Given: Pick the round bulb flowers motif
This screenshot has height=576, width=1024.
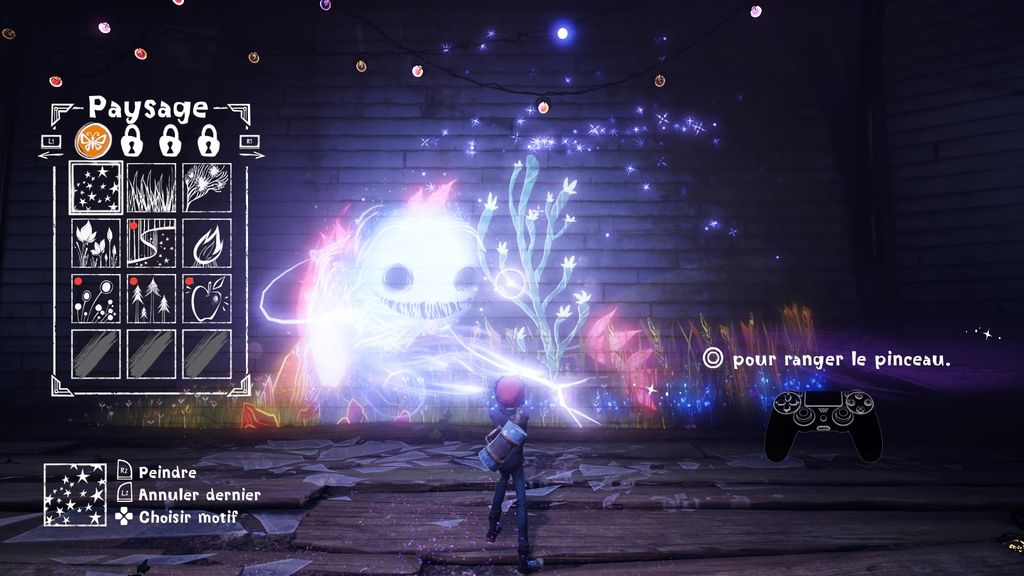Looking at the screenshot, I should [x=96, y=298].
